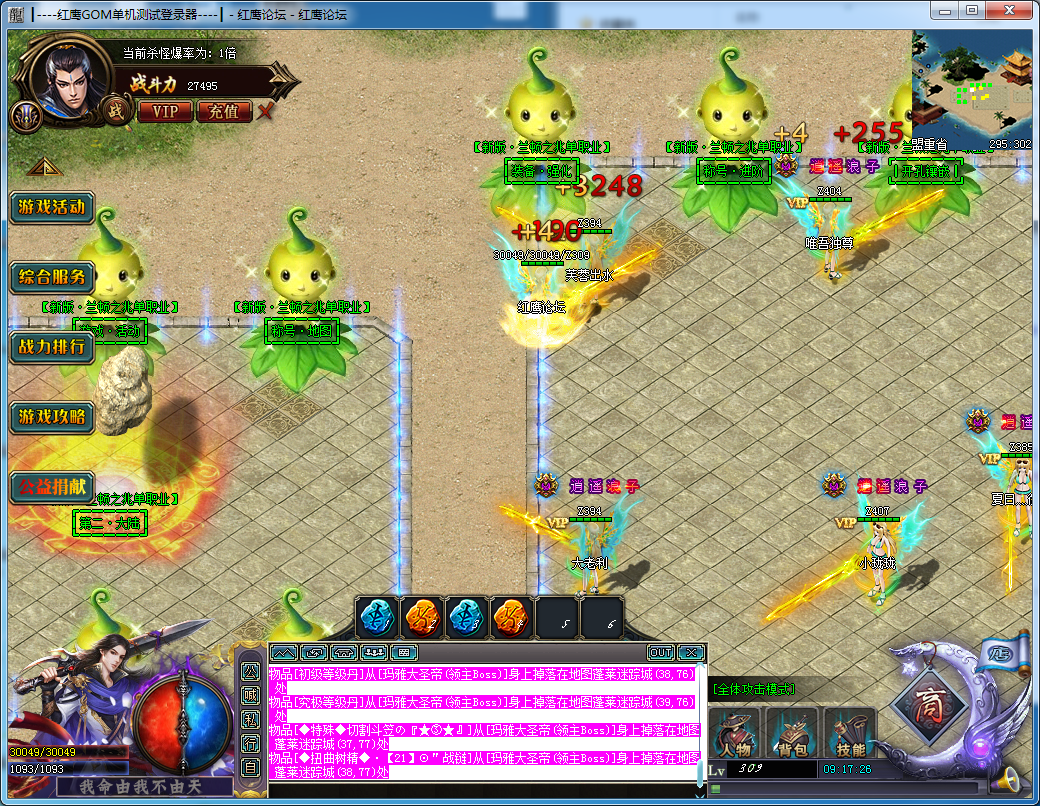The height and width of the screenshot is (806, 1040).
Task: Click the chat OUT button
Action: coord(660,653)
